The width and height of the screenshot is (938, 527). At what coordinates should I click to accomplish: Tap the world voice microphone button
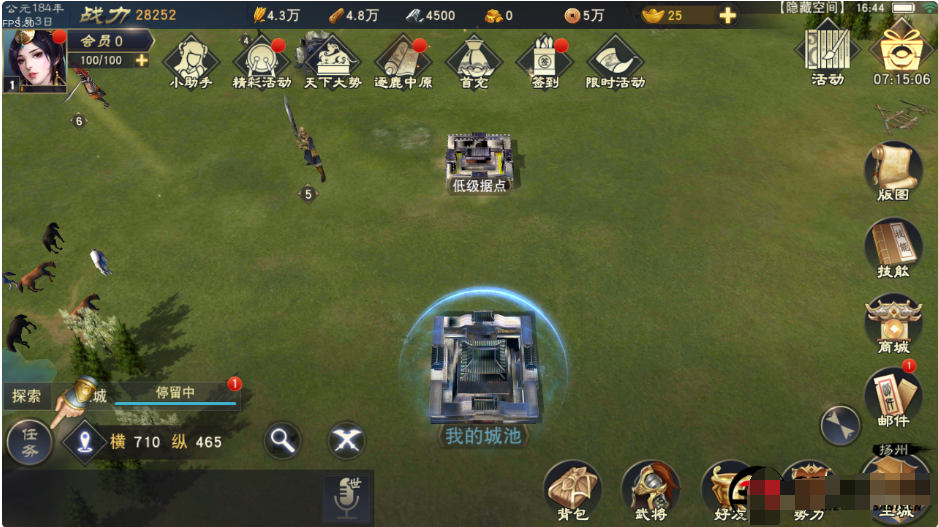(x=347, y=497)
